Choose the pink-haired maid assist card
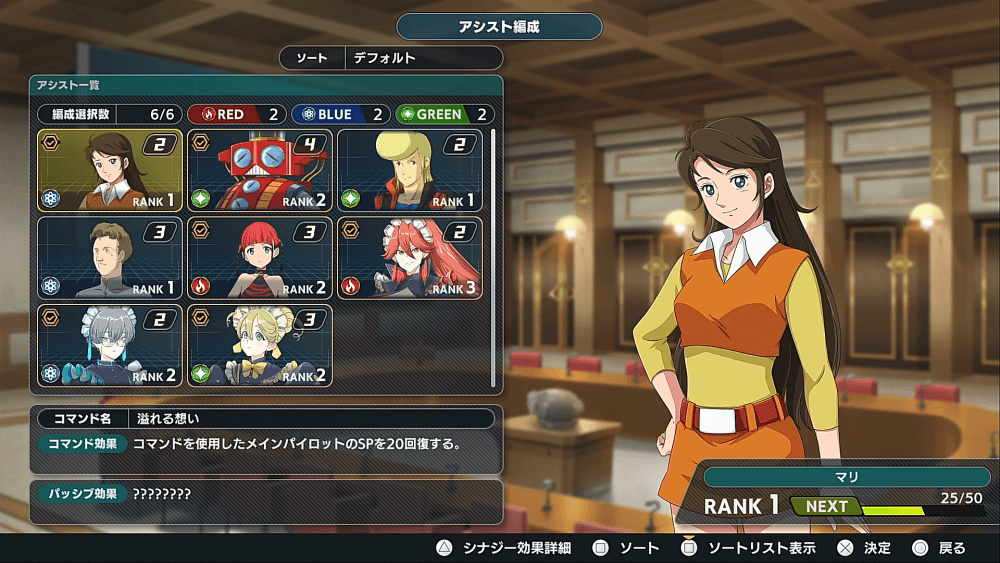 (x=410, y=258)
